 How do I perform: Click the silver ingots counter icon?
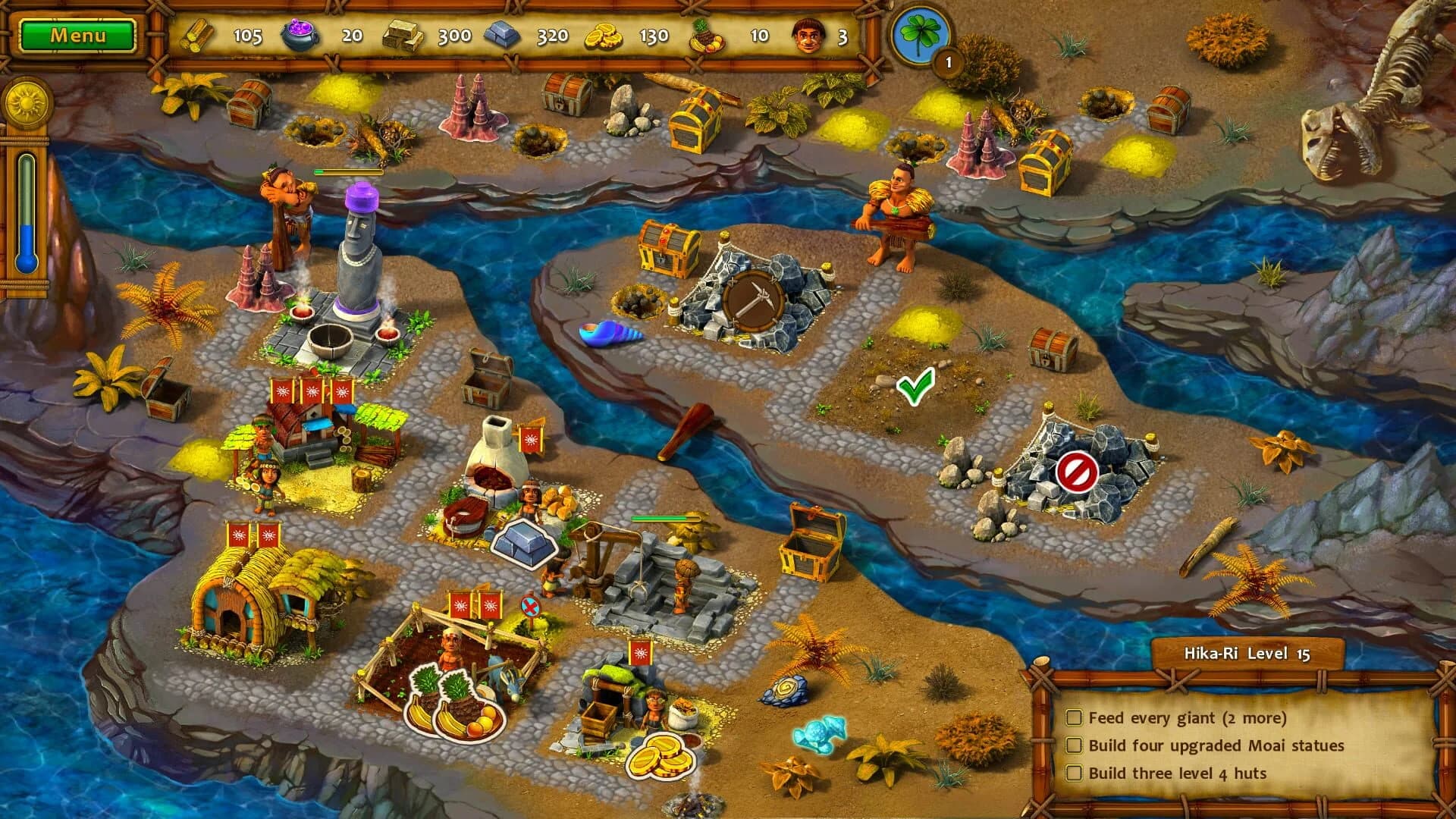click(503, 34)
